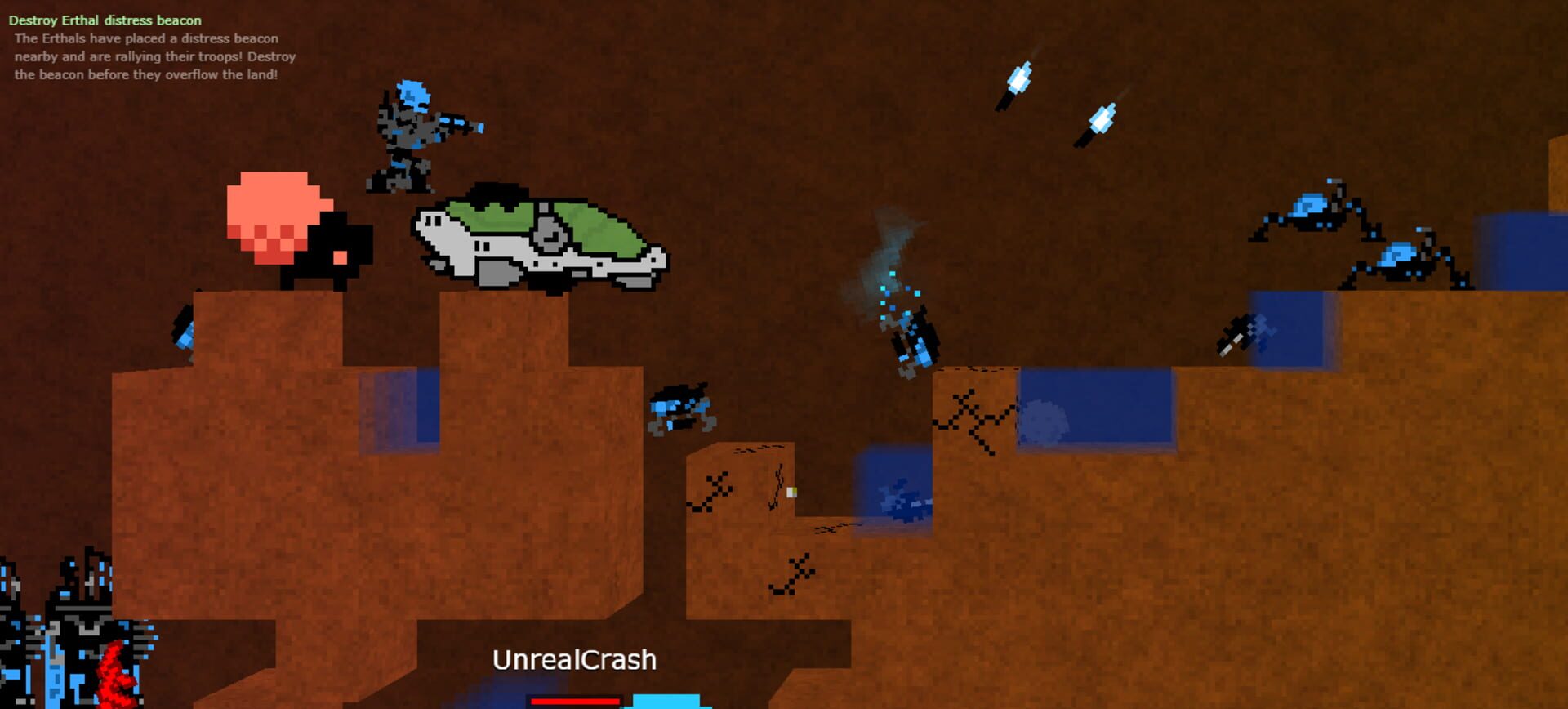Open the quest 'Destroy Erthal distress beacon'
Viewport: 1568px width, 709px height.
click(x=105, y=20)
